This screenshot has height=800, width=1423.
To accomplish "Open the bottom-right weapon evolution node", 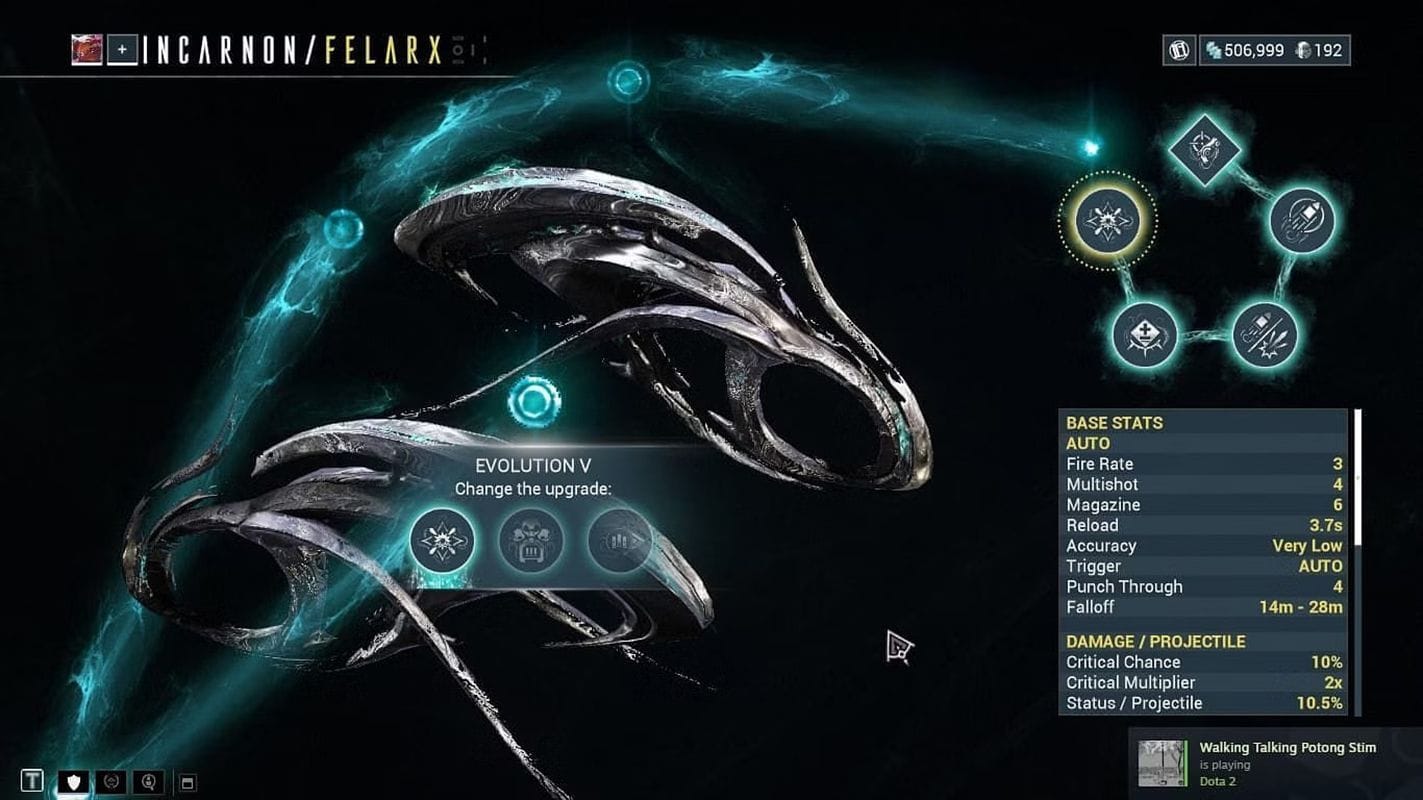I will click(1265, 335).
